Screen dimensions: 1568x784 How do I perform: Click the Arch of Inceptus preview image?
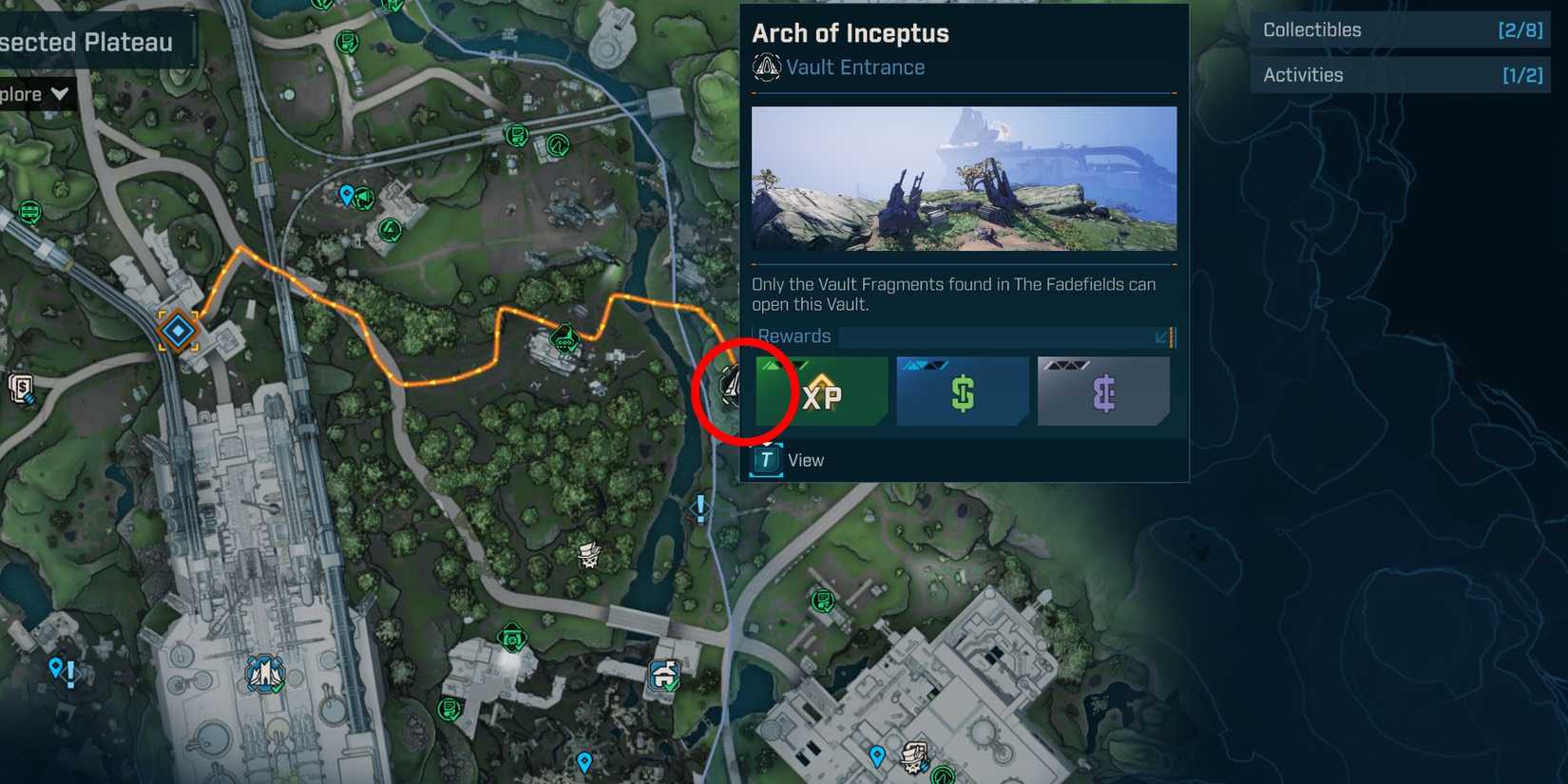click(x=963, y=178)
